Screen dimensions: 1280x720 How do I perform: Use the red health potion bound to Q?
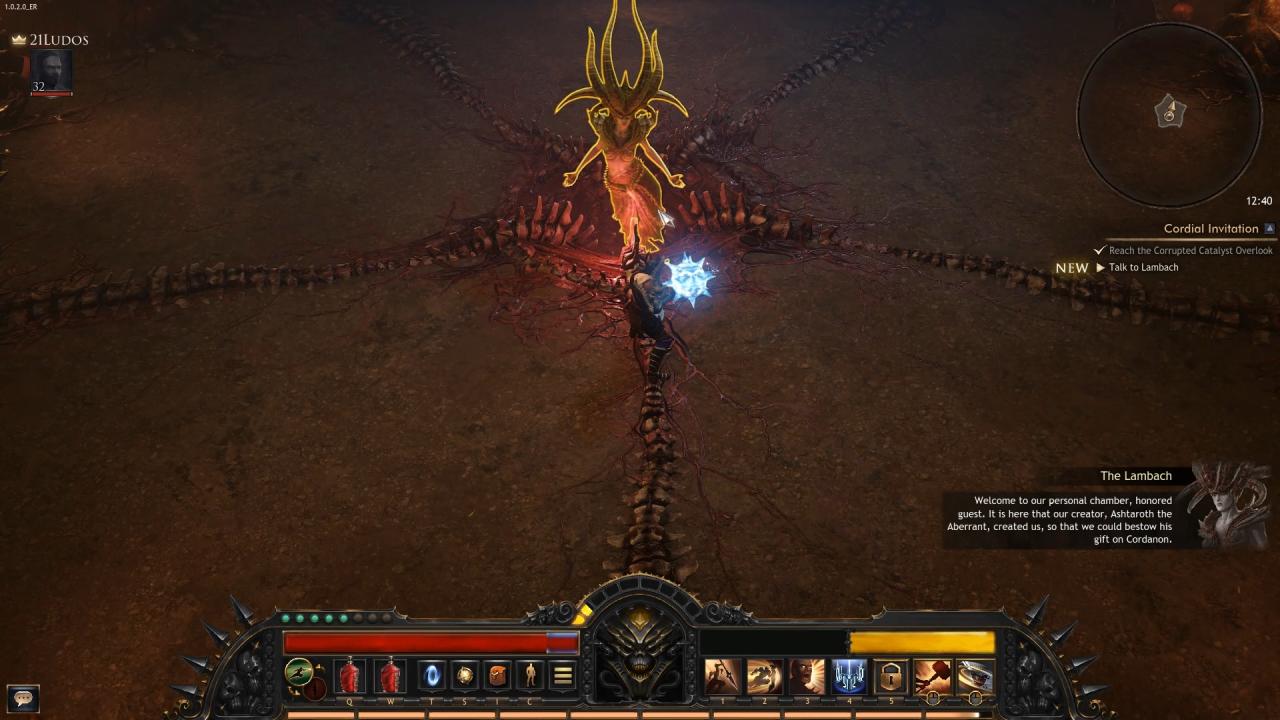350,676
